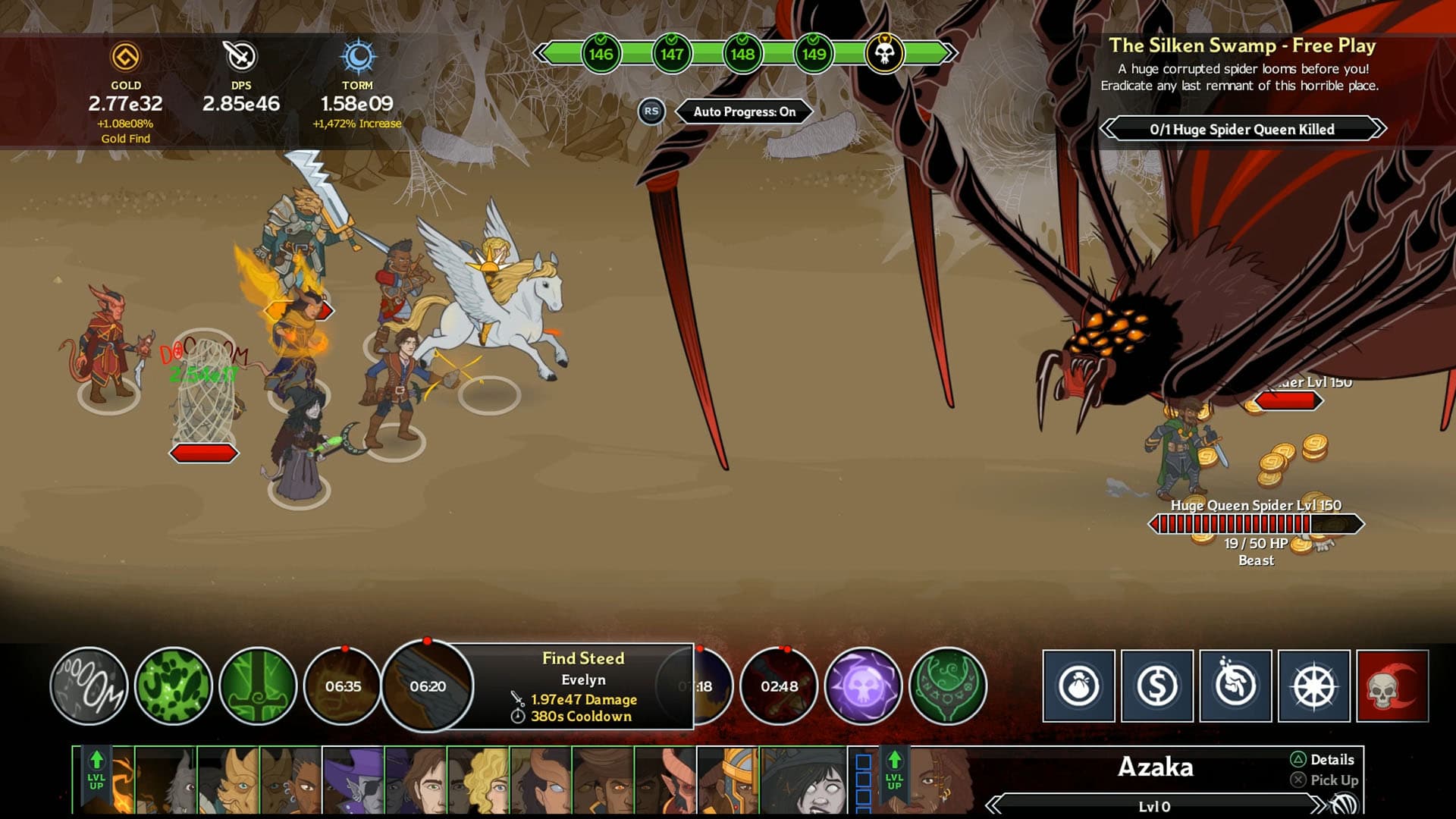Click the white compass rose icon

1314,686
